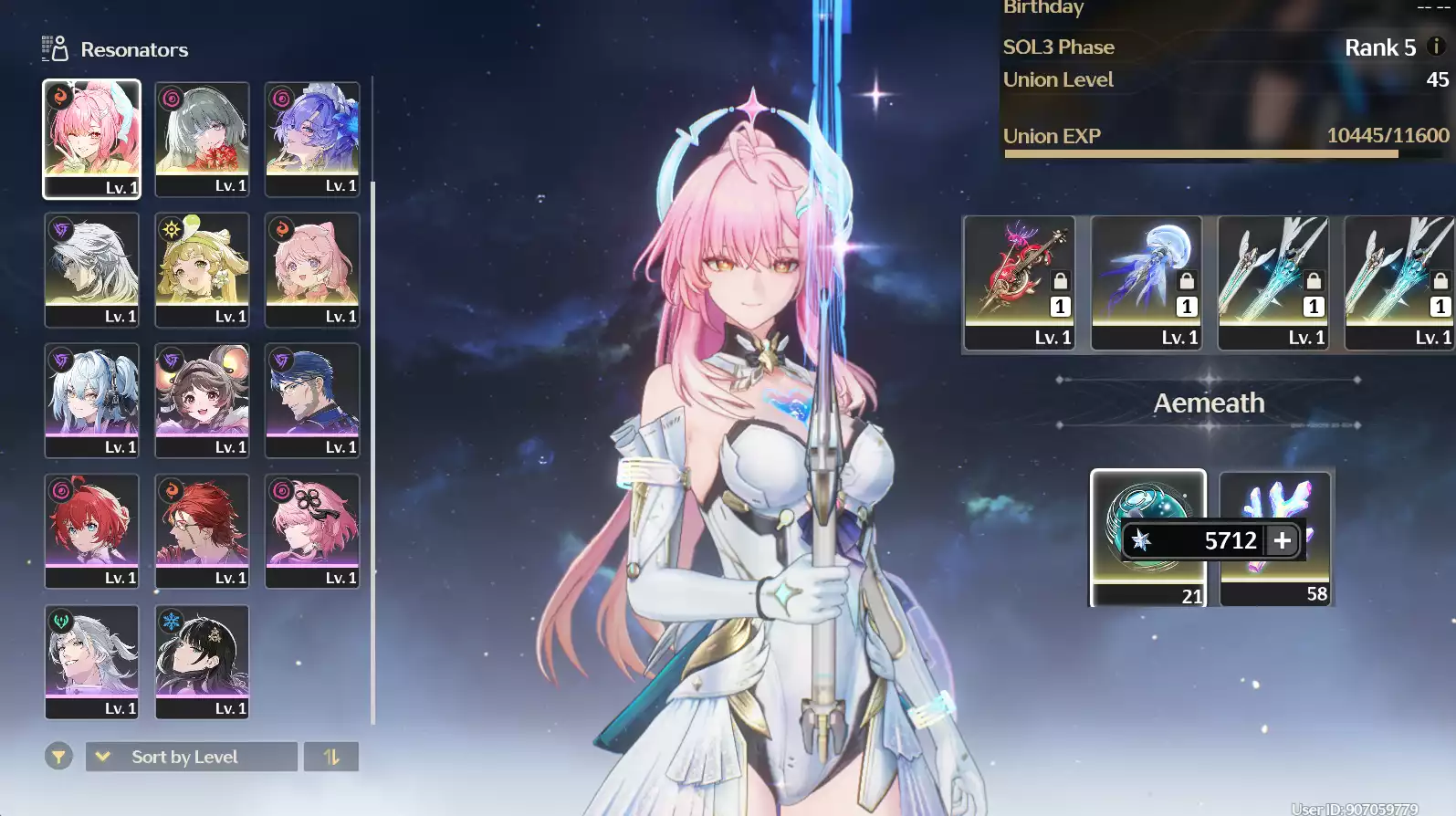Pick the blonde resonator with yellow hat
The height and width of the screenshot is (816, 1456).
202,268
